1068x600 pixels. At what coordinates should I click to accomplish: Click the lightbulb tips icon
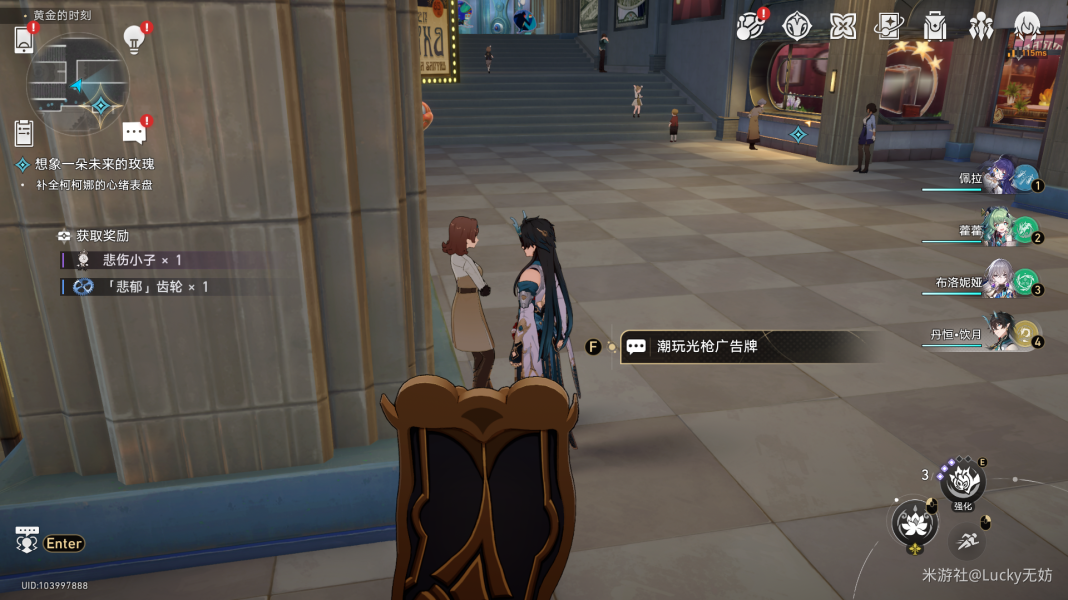pos(134,39)
